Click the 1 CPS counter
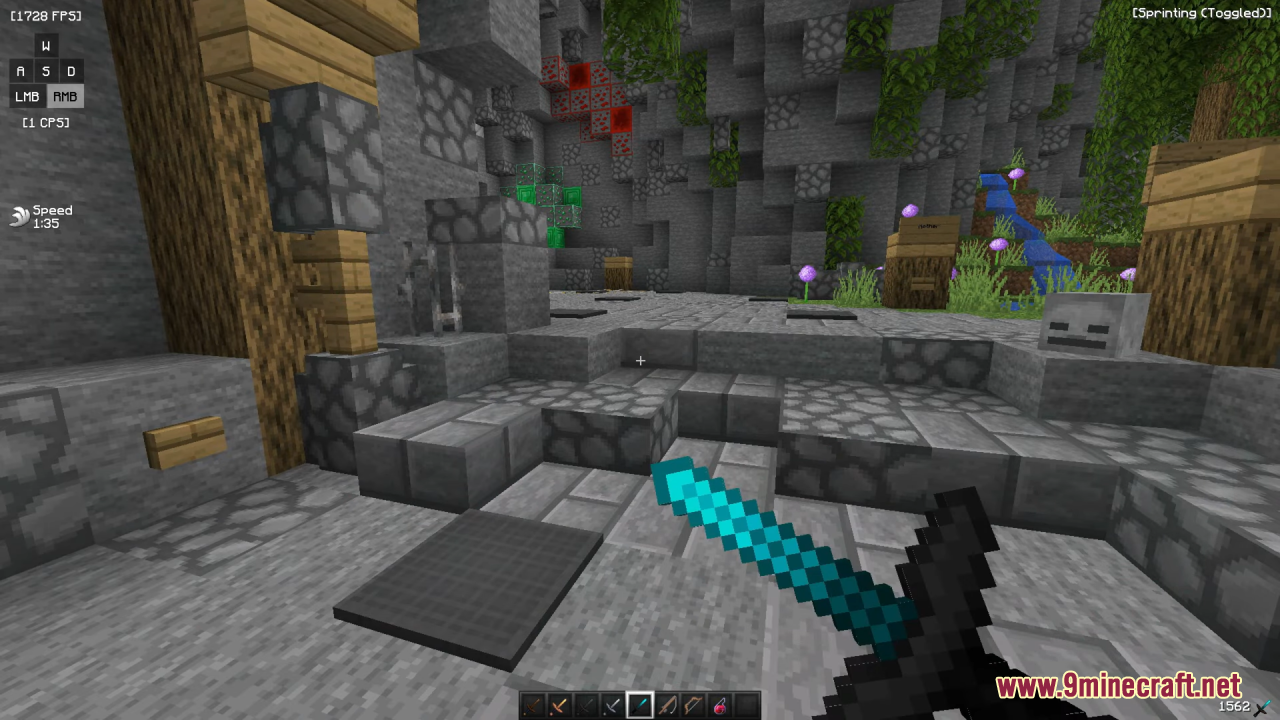Viewport: 1280px width, 720px height. (45, 122)
